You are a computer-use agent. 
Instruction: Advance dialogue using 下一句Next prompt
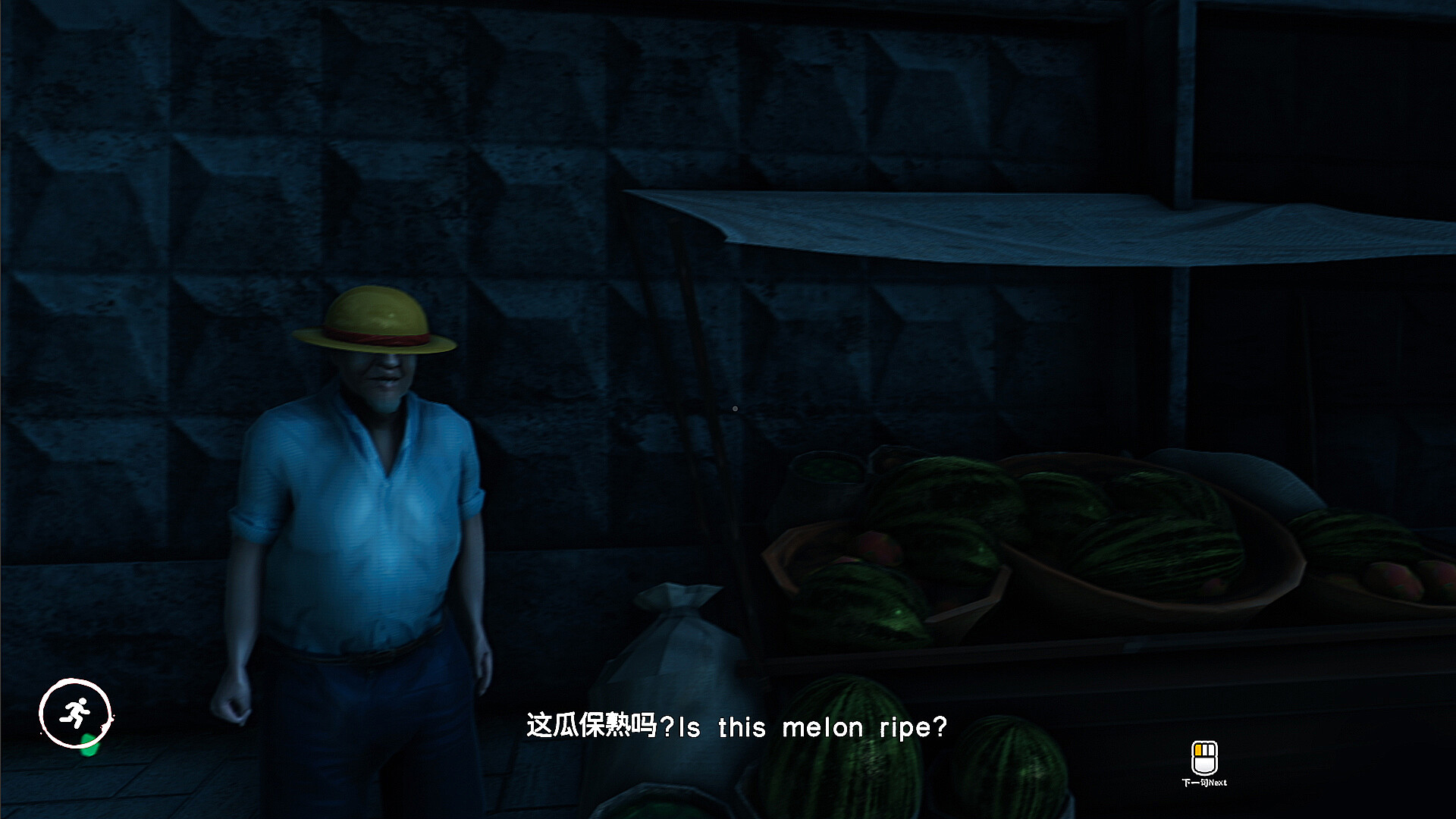[x=1204, y=783]
